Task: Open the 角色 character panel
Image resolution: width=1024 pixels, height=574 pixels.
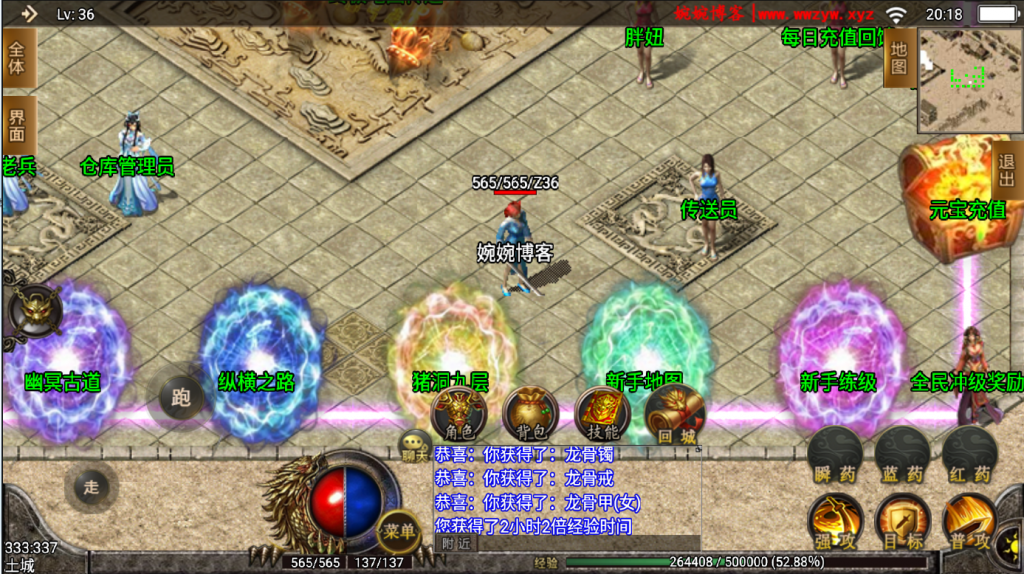Action: coord(459,412)
